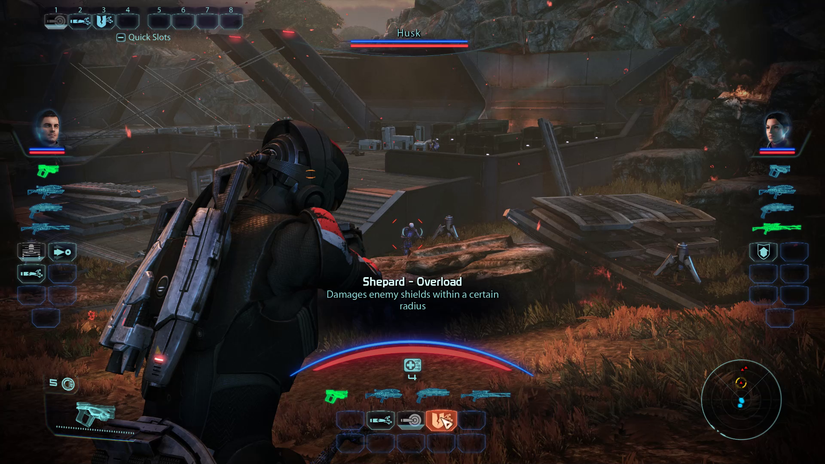This screenshot has width=825, height=464.
Task: Apply medi-gel with the first aid icon
Action: (412, 366)
